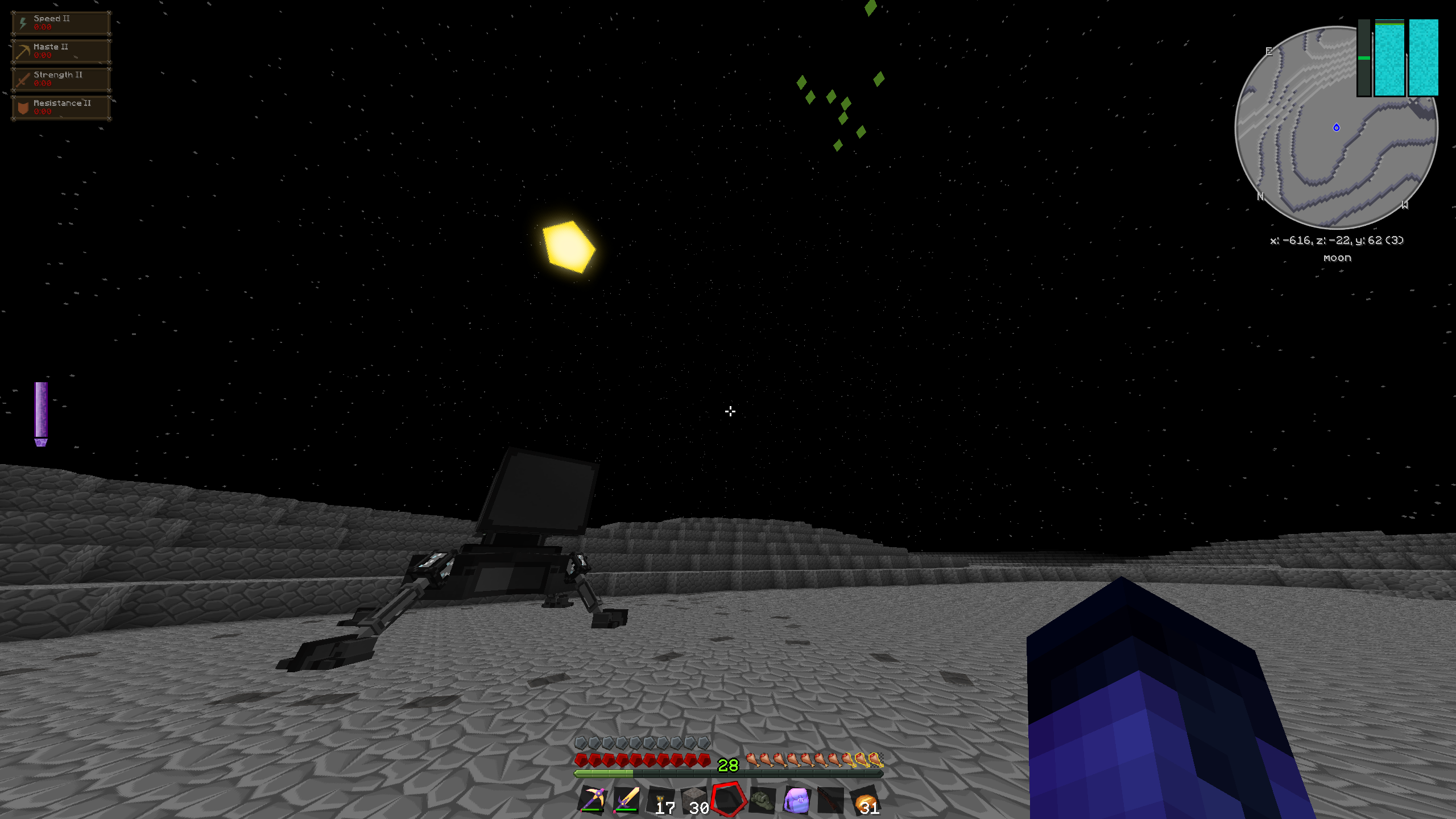Choose the dark rifle hotbar slot
The image size is (1456, 819).
830,800
